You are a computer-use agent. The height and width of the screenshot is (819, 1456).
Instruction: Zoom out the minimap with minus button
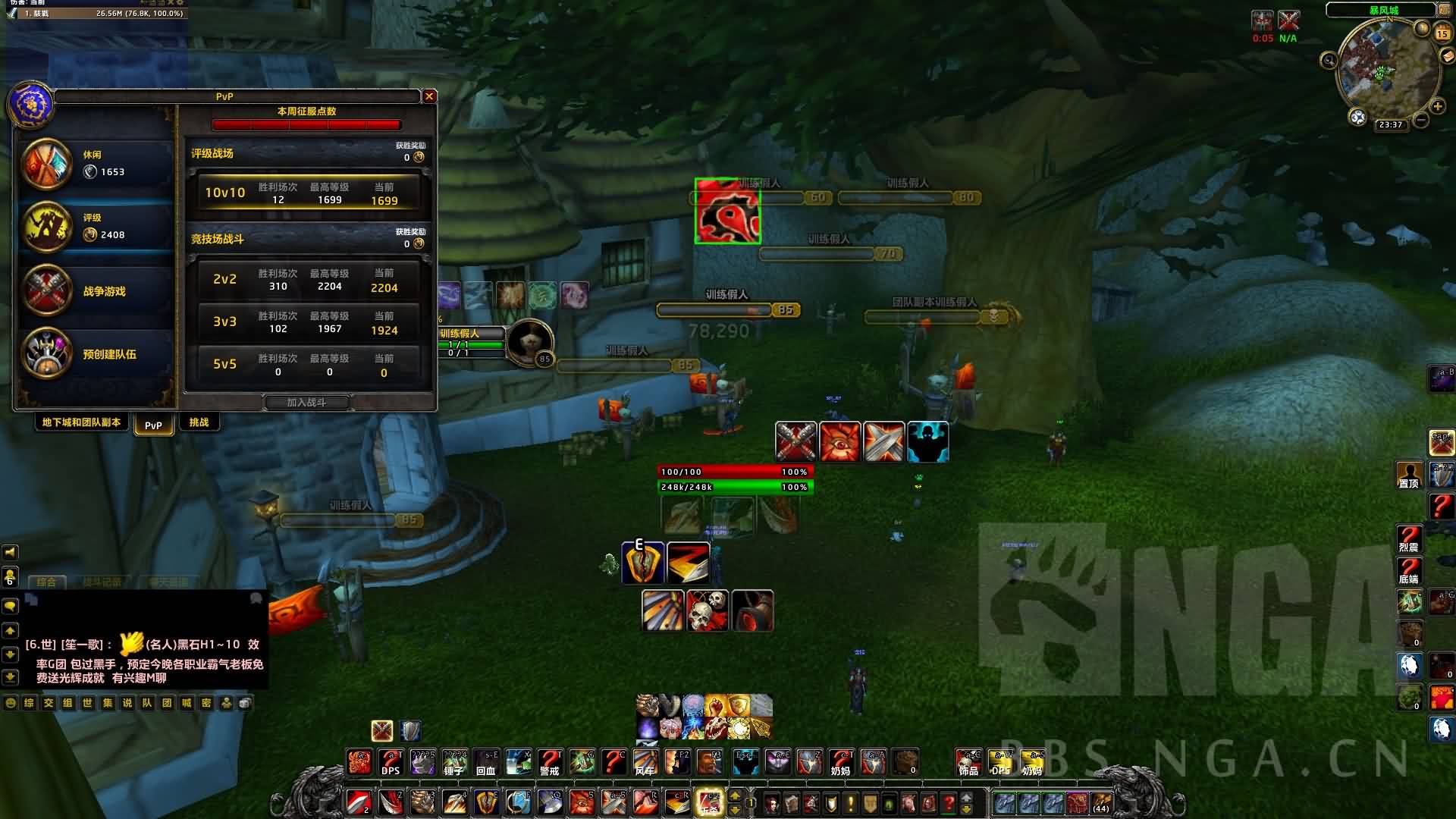tap(1421, 120)
